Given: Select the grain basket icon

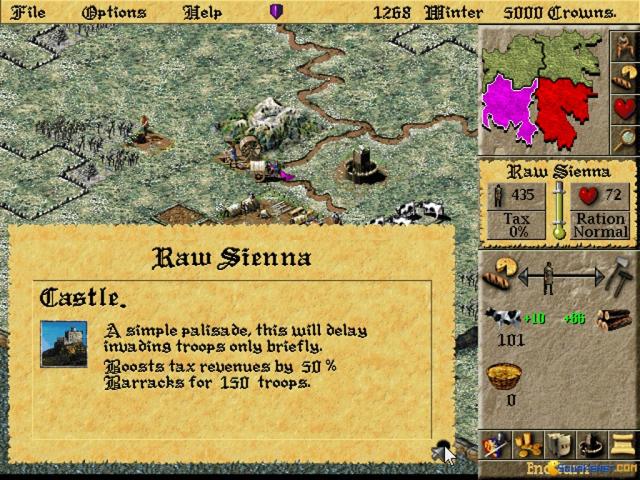Looking at the screenshot, I should click(504, 378).
